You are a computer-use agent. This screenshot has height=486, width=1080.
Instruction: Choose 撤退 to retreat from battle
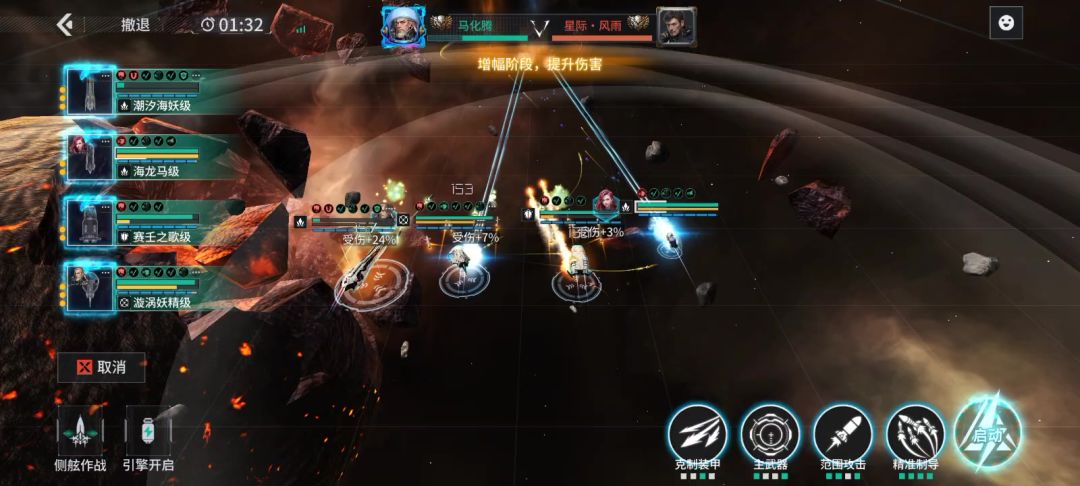pyautogui.click(x=135, y=24)
